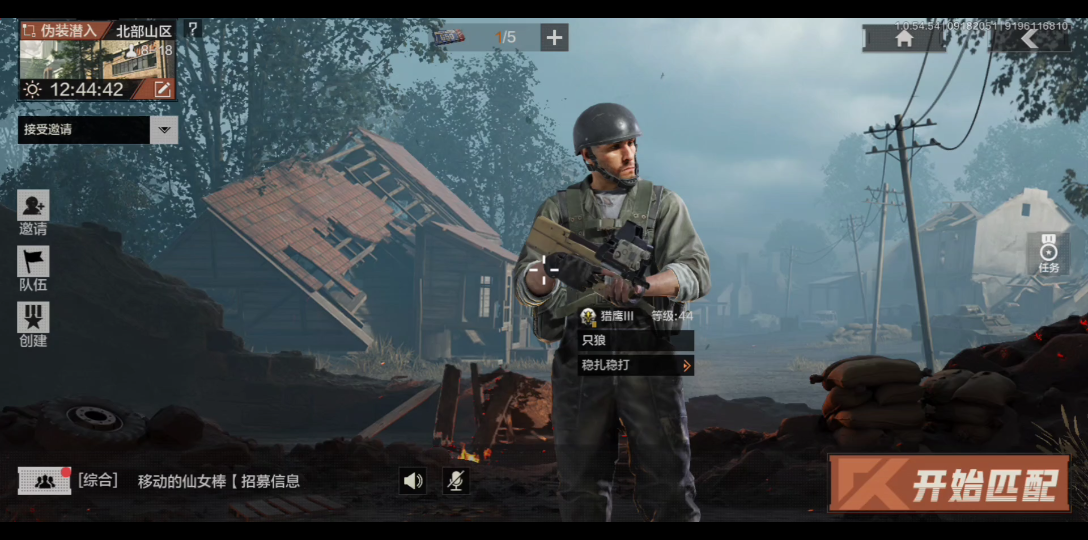Viewport: 1088px width, 540px height.
Task: Open the 任务 missions panel
Action: point(1048,254)
